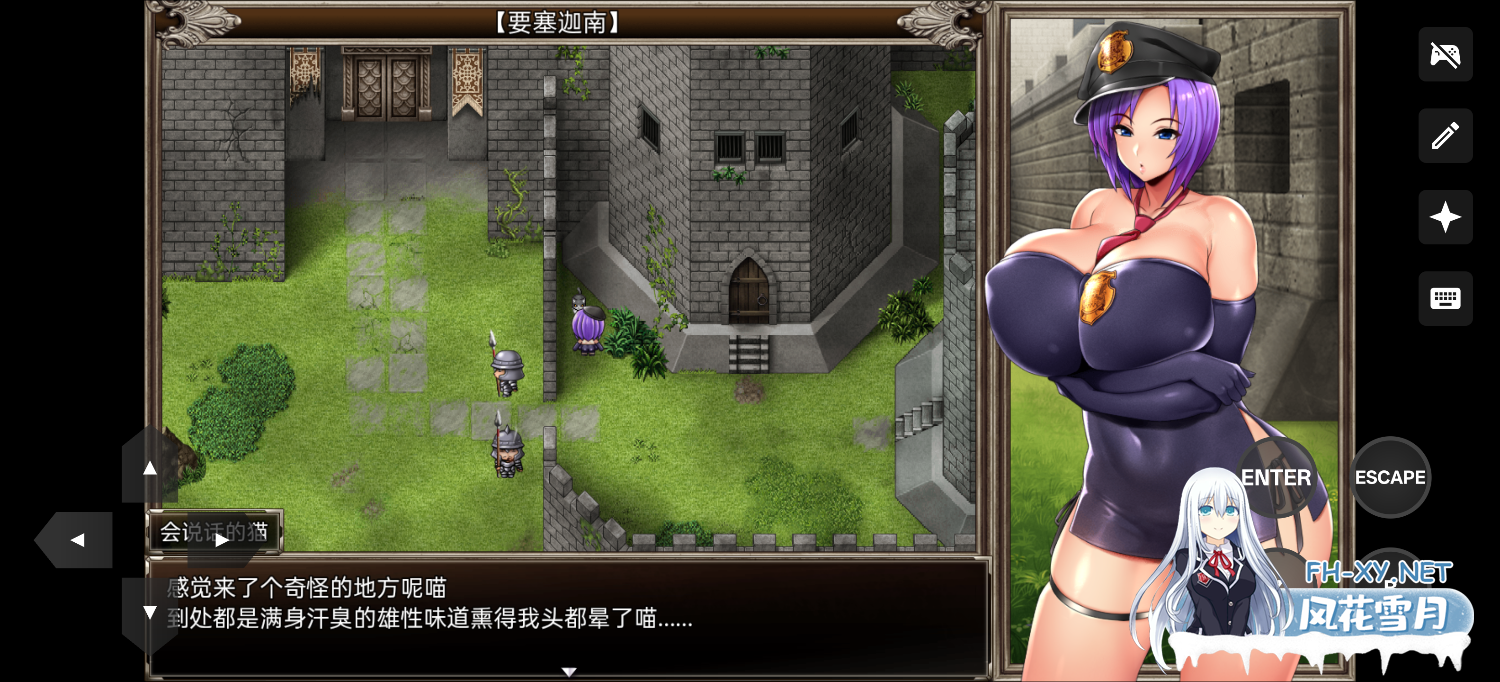This screenshot has height=682, width=1500.
Task: Tap the left arrow on the d-pad
Action: [x=76, y=540]
